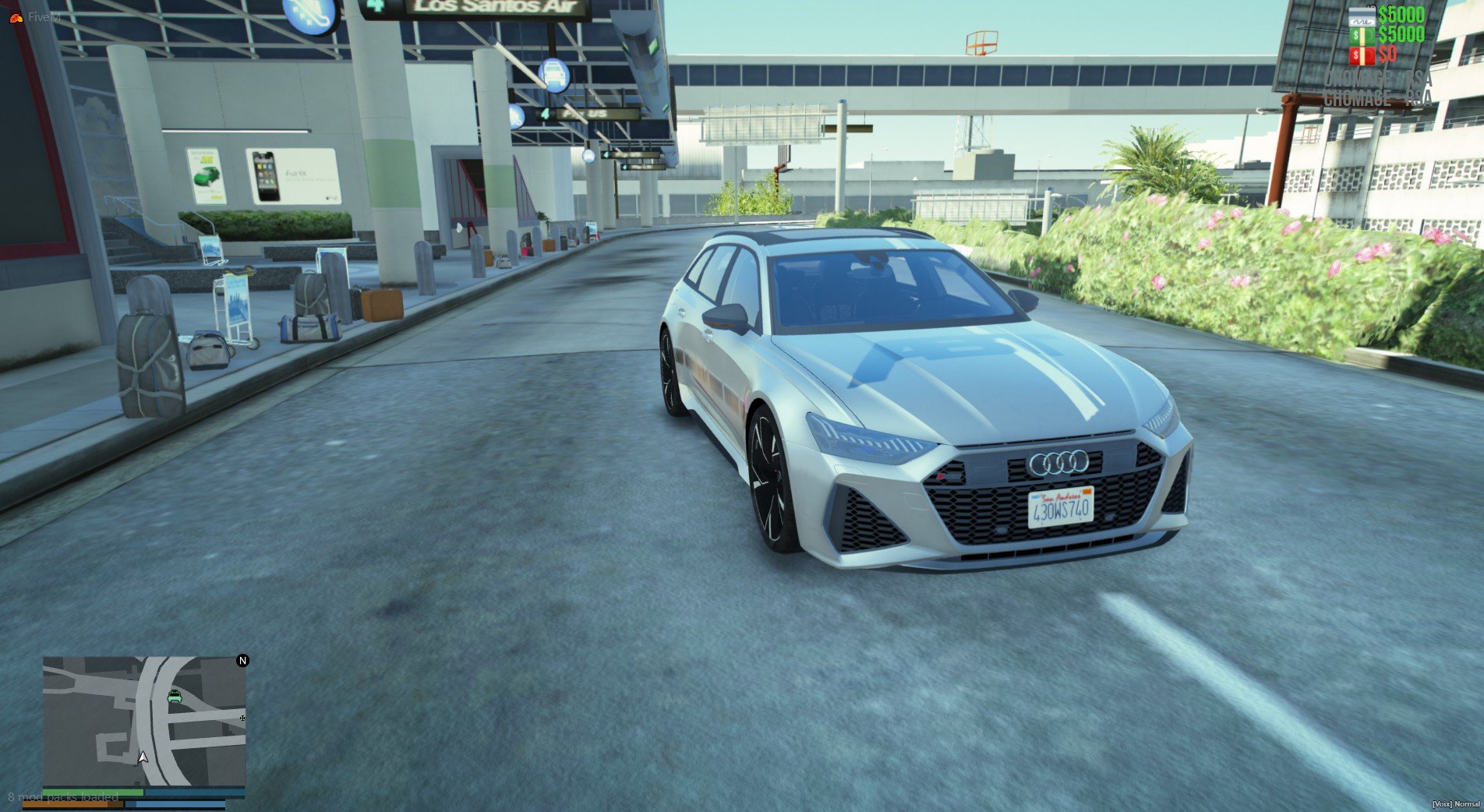This screenshot has height=812, width=1484.
Task: Select the green cash banknote icon
Action: point(1362,35)
